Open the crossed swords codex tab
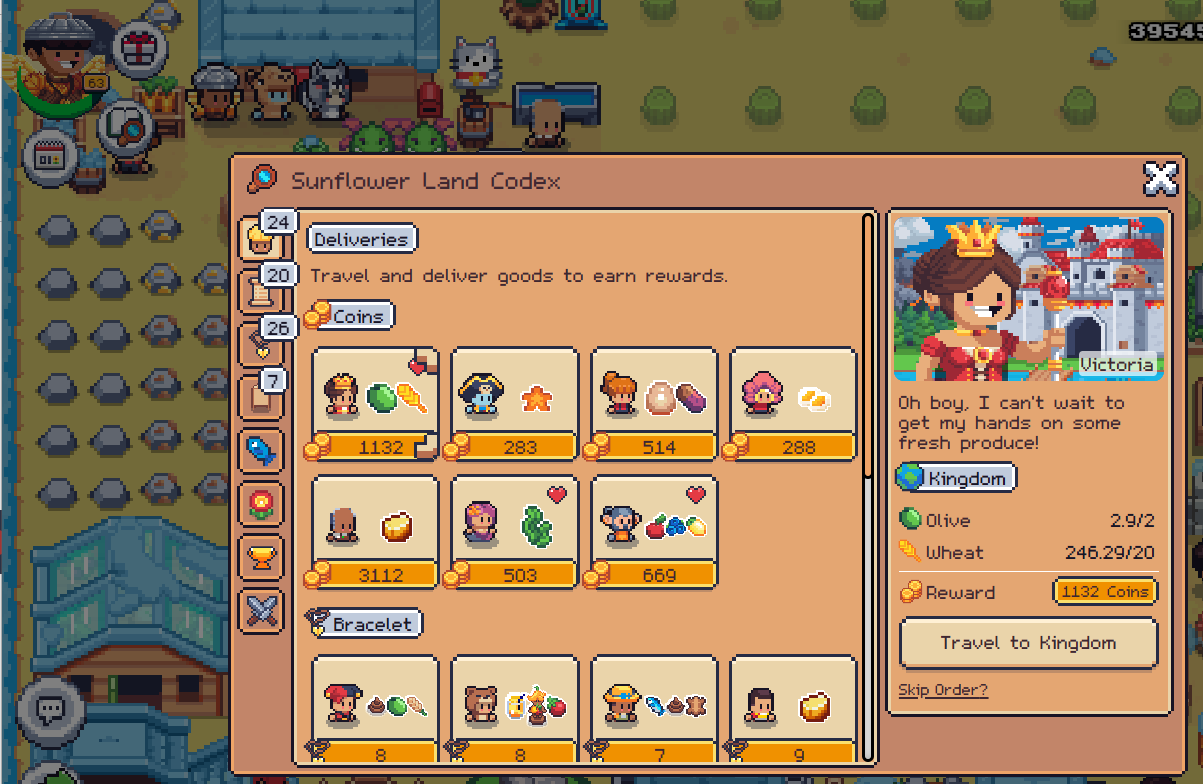The width and height of the screenshot is (1203, 784). pos(260,609)
